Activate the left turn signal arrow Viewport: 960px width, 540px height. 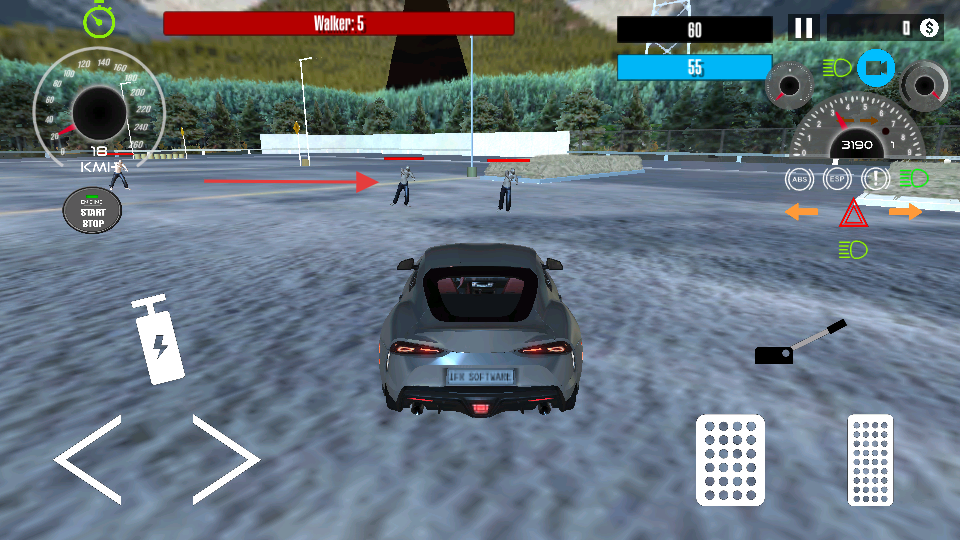801,212
